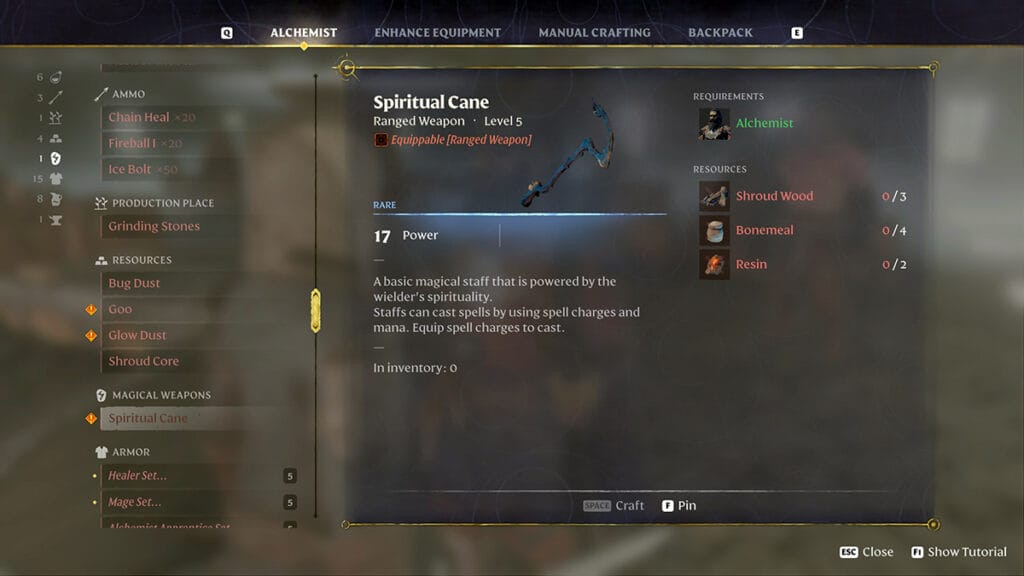This screenshot has height=576, width=1024.
Task: Choose the Goo recipe
Action: tap(120, 309)
